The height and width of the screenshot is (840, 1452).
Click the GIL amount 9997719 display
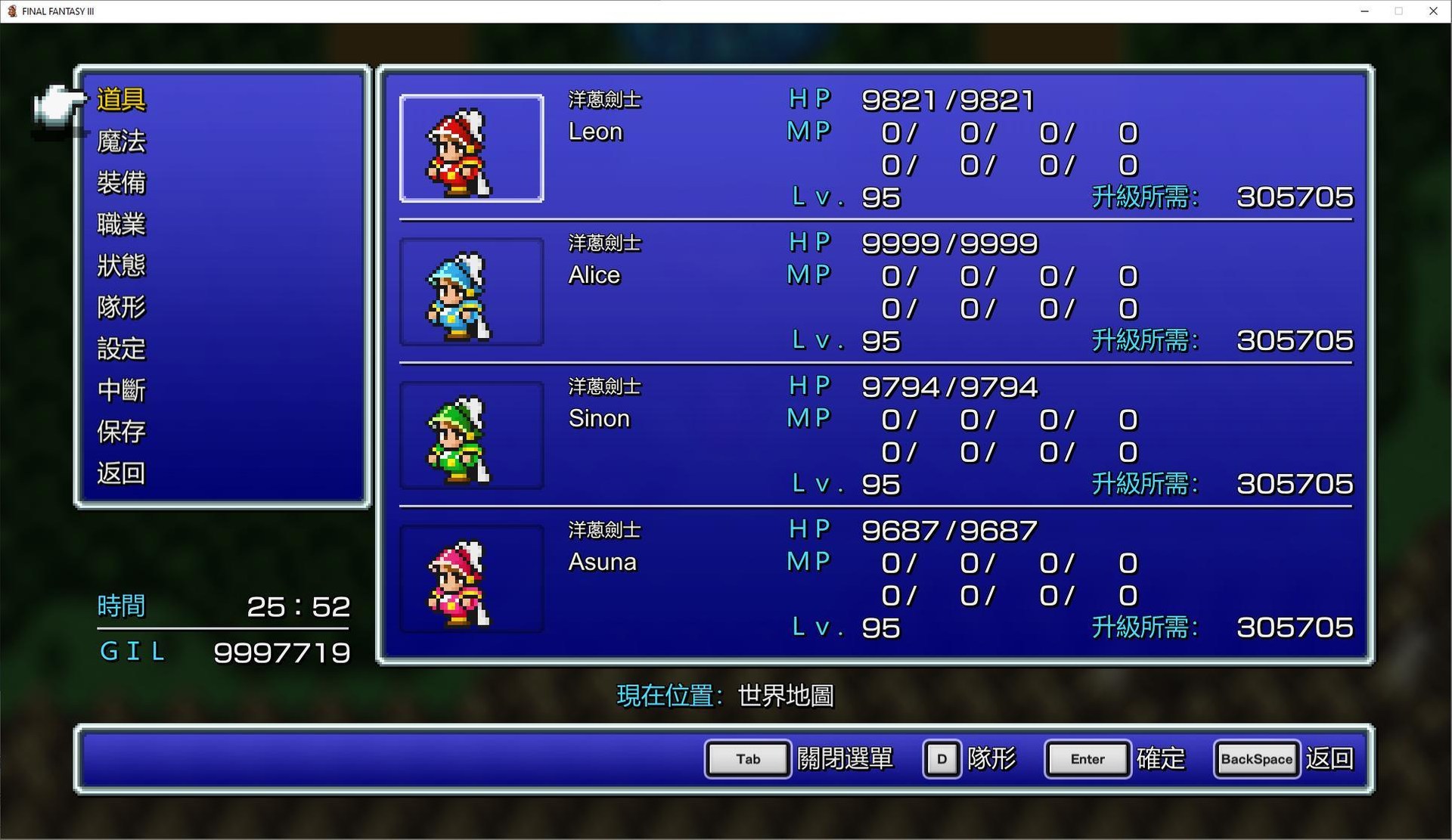tap(281, 652)
